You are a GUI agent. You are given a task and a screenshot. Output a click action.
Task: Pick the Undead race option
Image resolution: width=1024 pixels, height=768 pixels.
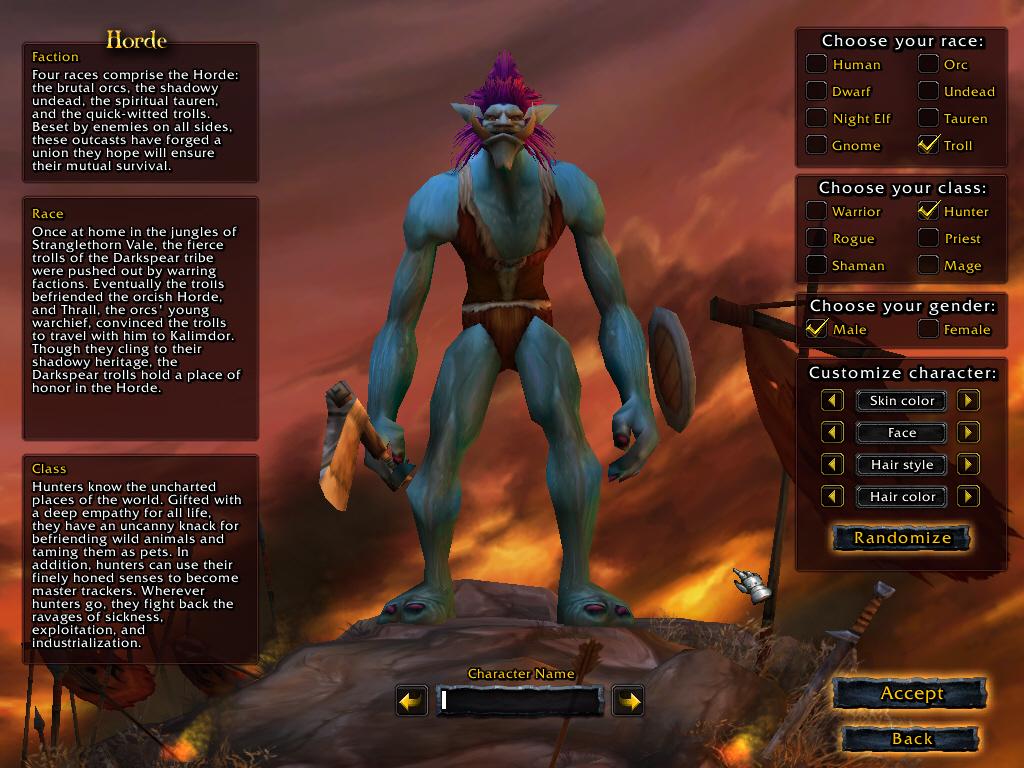(x=929, y=91)
